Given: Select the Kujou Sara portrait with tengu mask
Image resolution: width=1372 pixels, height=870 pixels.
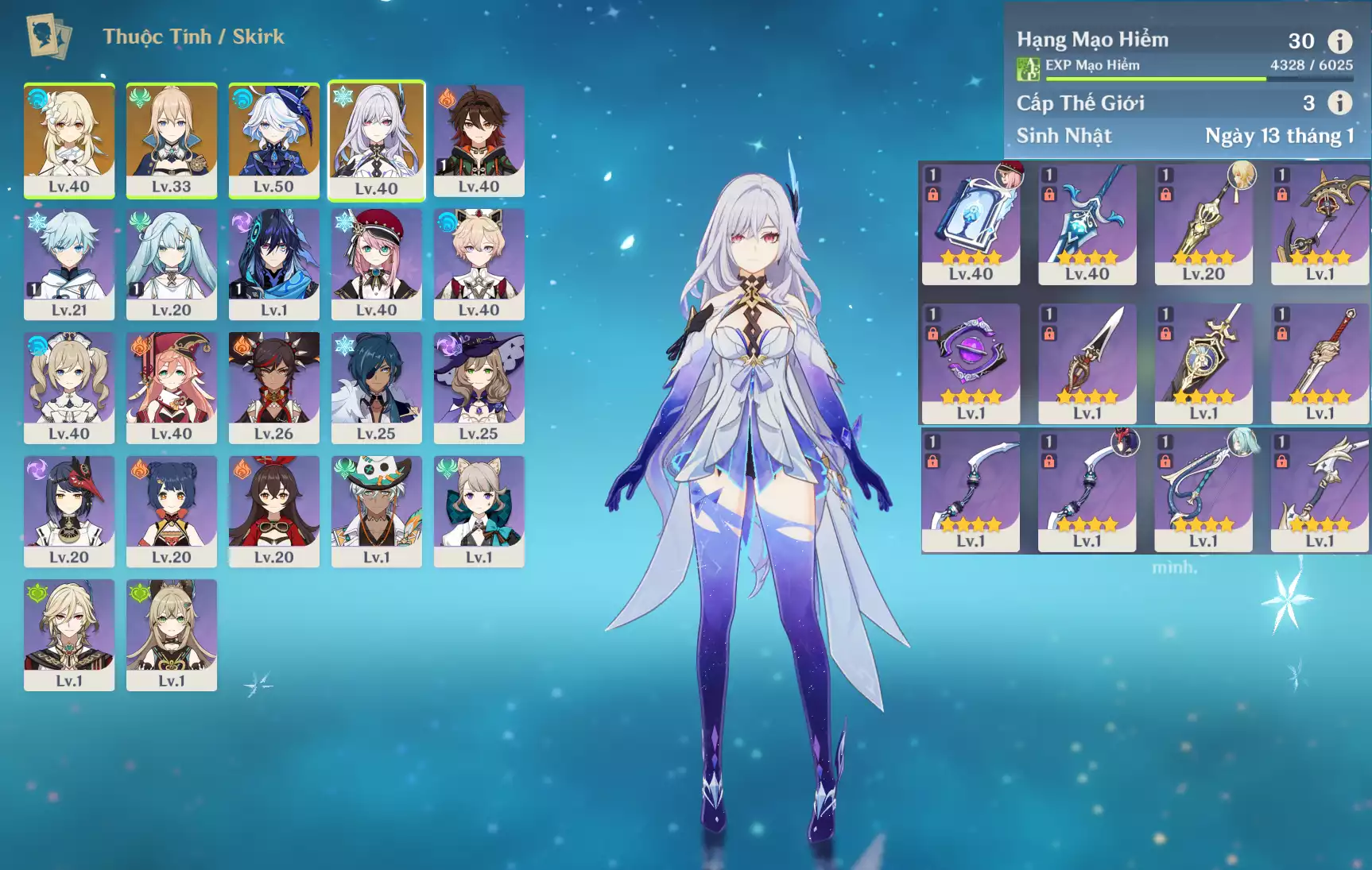Looking at the screenshot, I should tap(69, 510).
